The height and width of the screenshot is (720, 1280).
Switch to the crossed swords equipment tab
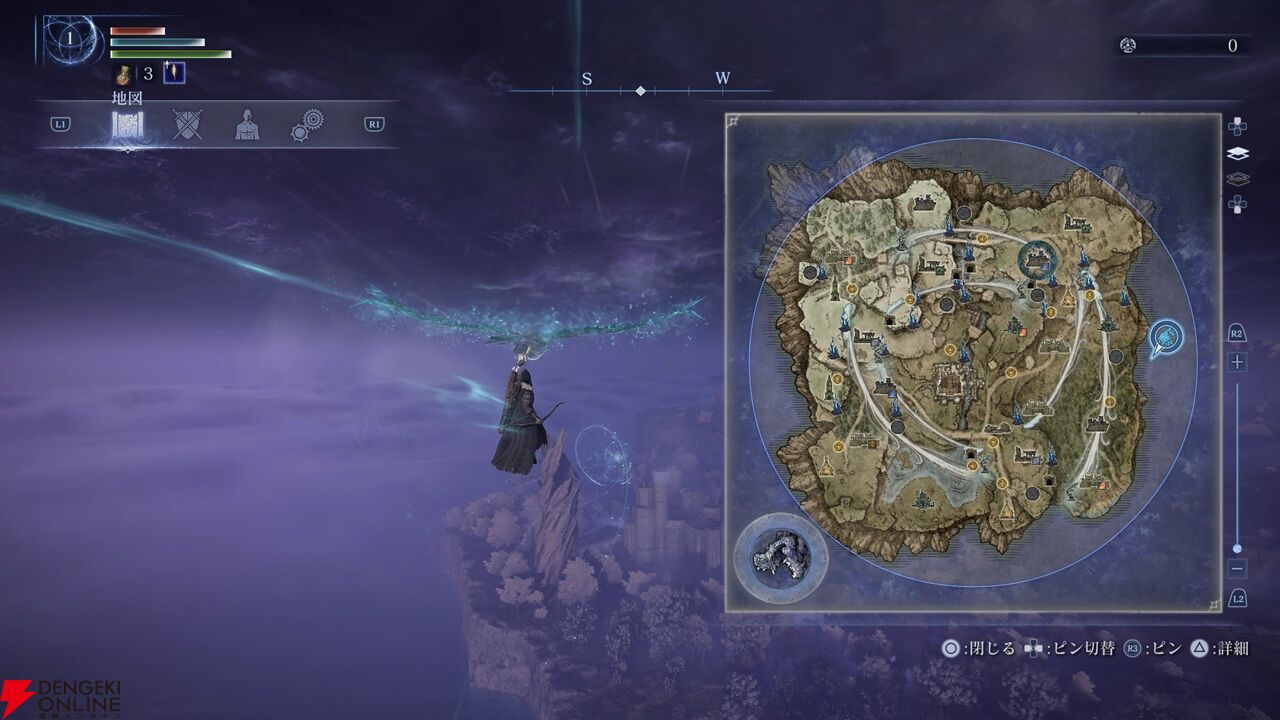point(187,125)
